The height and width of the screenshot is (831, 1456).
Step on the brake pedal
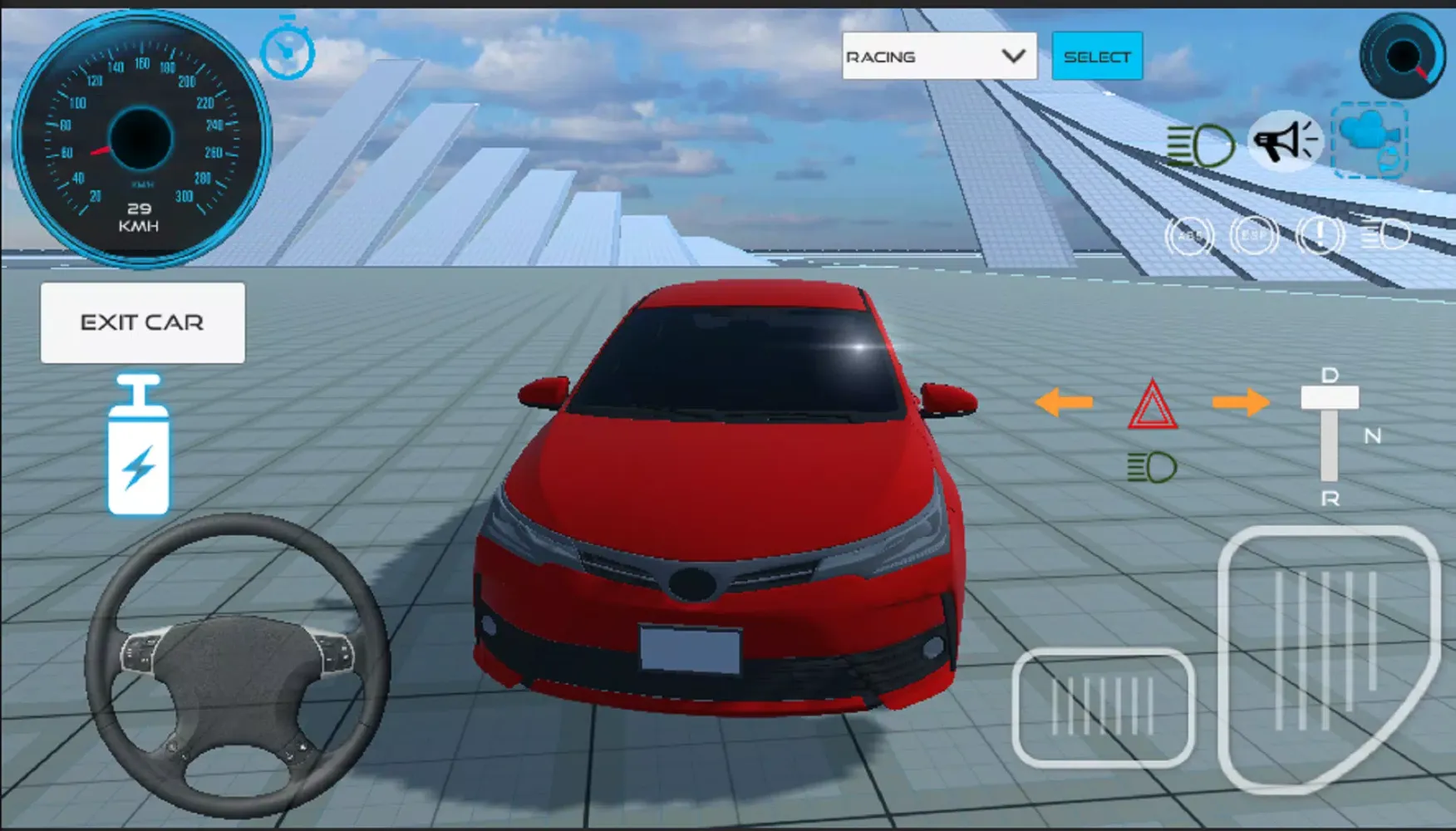coord(1103,707)
